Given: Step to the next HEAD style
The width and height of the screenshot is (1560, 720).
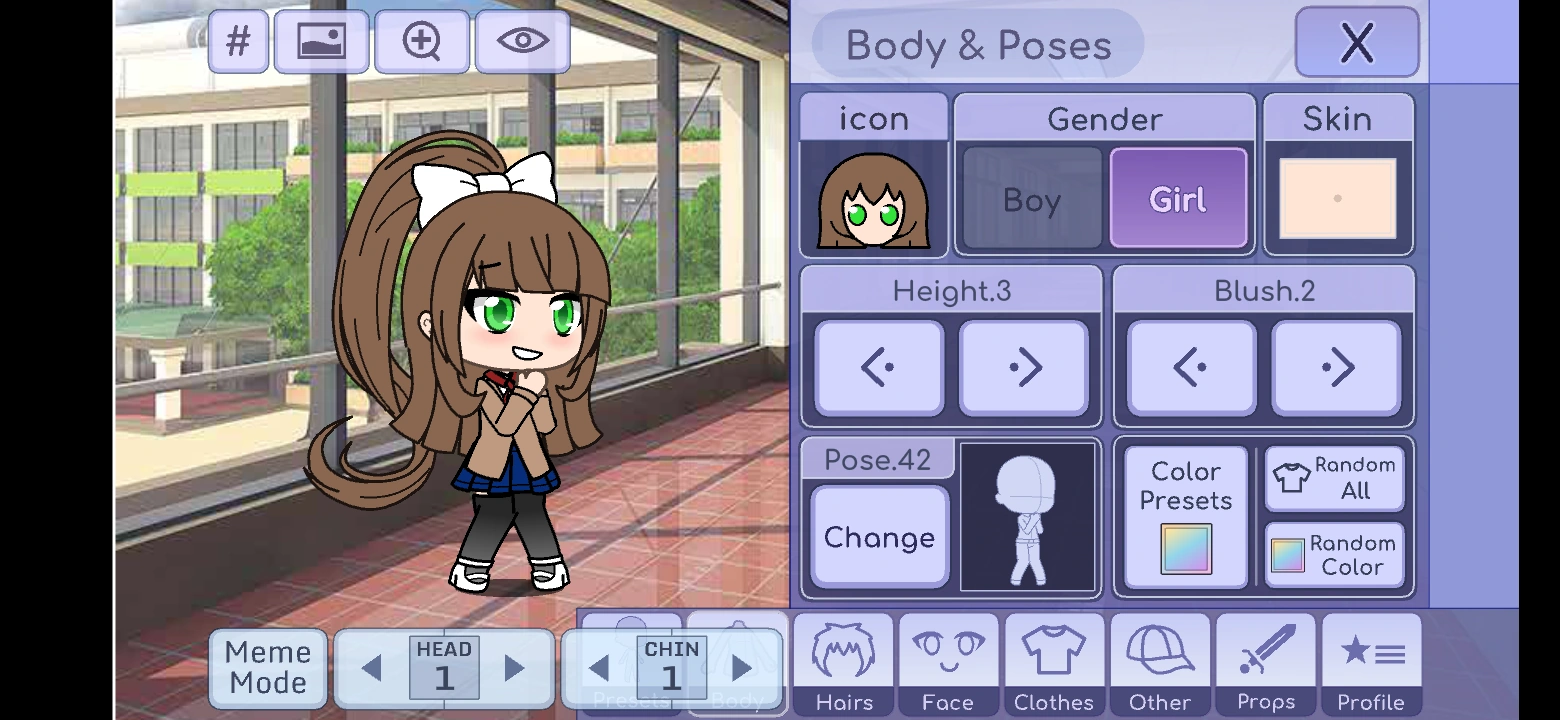Looking at the screenshot, I should coord(513,668).
